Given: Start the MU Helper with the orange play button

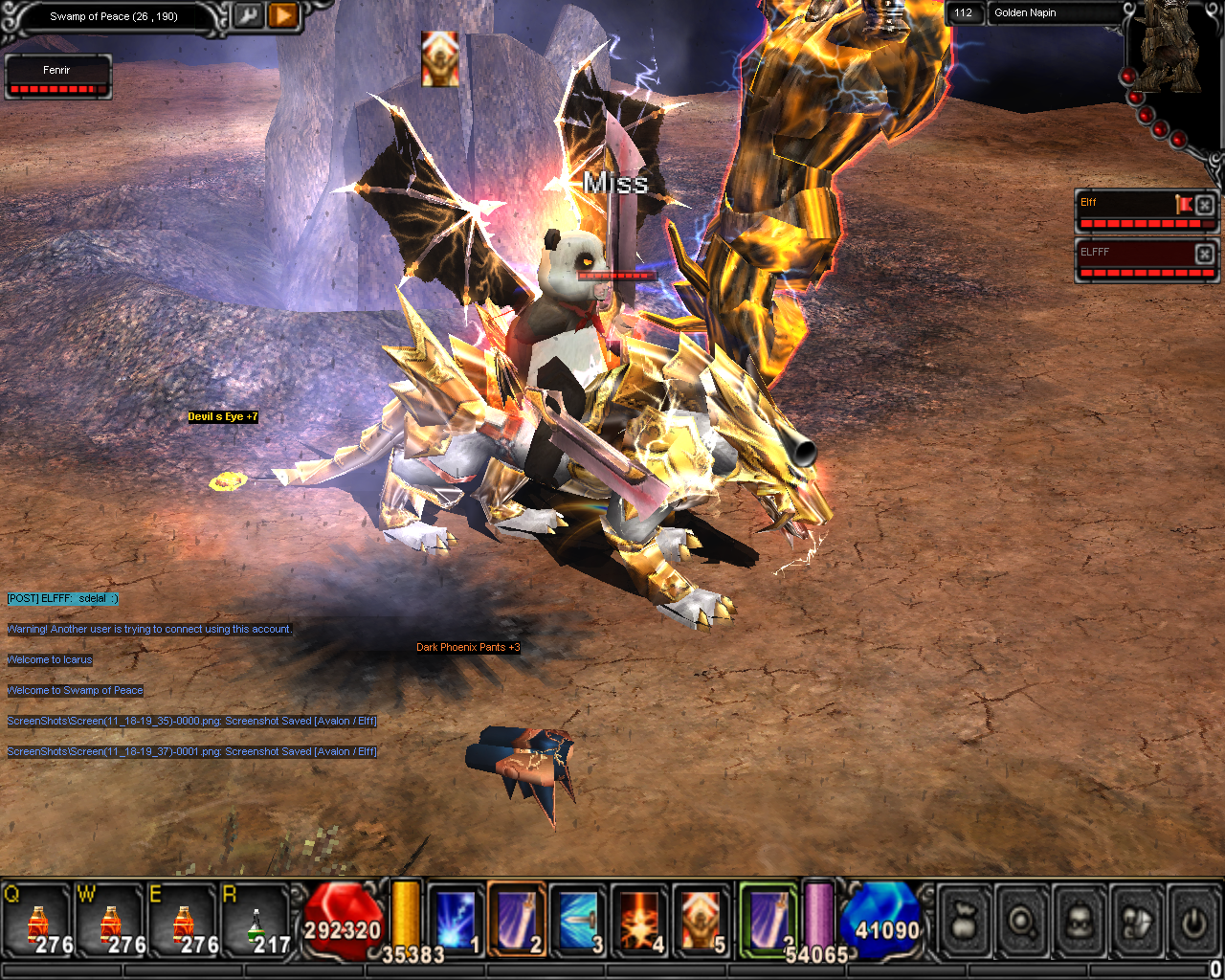Looking at the screenshot, I should pyautogui.click(x=282, y=16).
